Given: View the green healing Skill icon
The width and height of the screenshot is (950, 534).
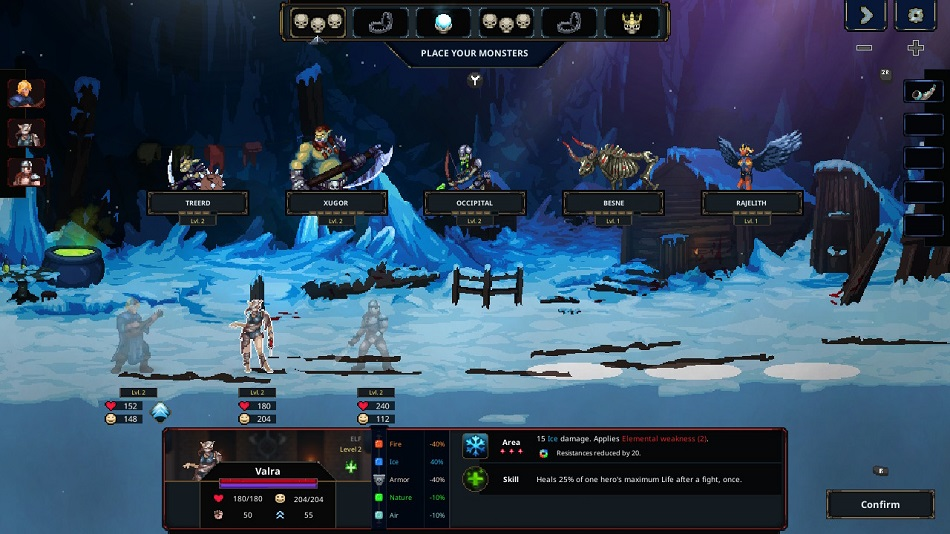Looking at the screenshot, I should (x=475, y=479).
